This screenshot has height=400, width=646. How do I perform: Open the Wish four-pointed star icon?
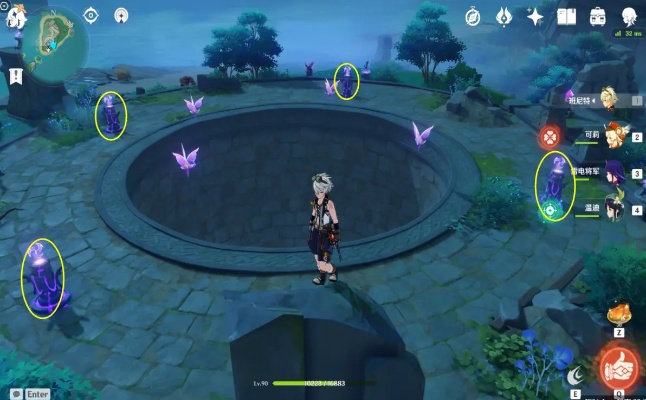click(x=535, y=16)
